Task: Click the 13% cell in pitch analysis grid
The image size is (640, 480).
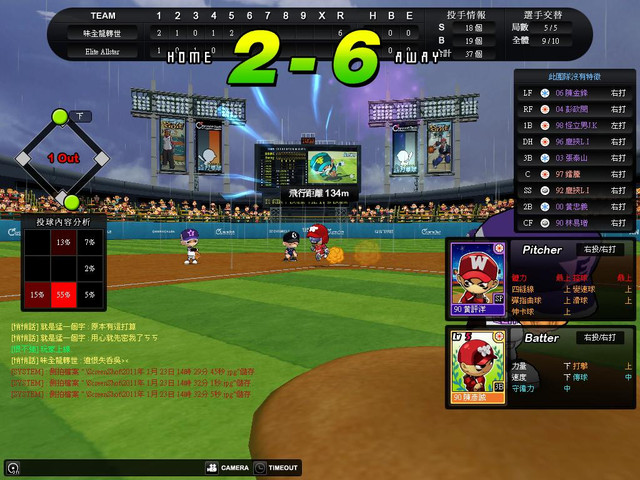Action: (x=63, y=242)
